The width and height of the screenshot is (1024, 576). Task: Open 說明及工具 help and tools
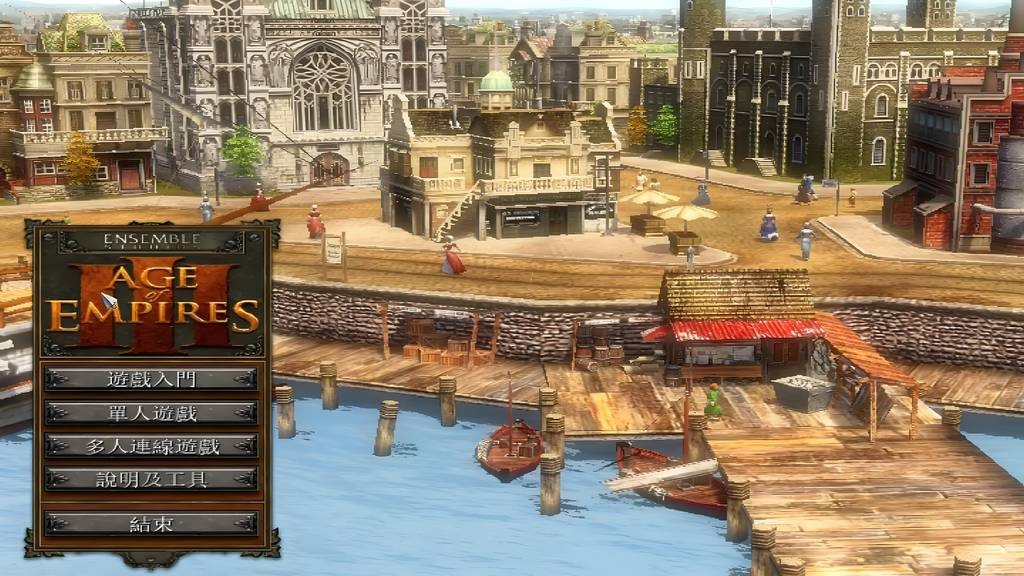tap(151, 479)
